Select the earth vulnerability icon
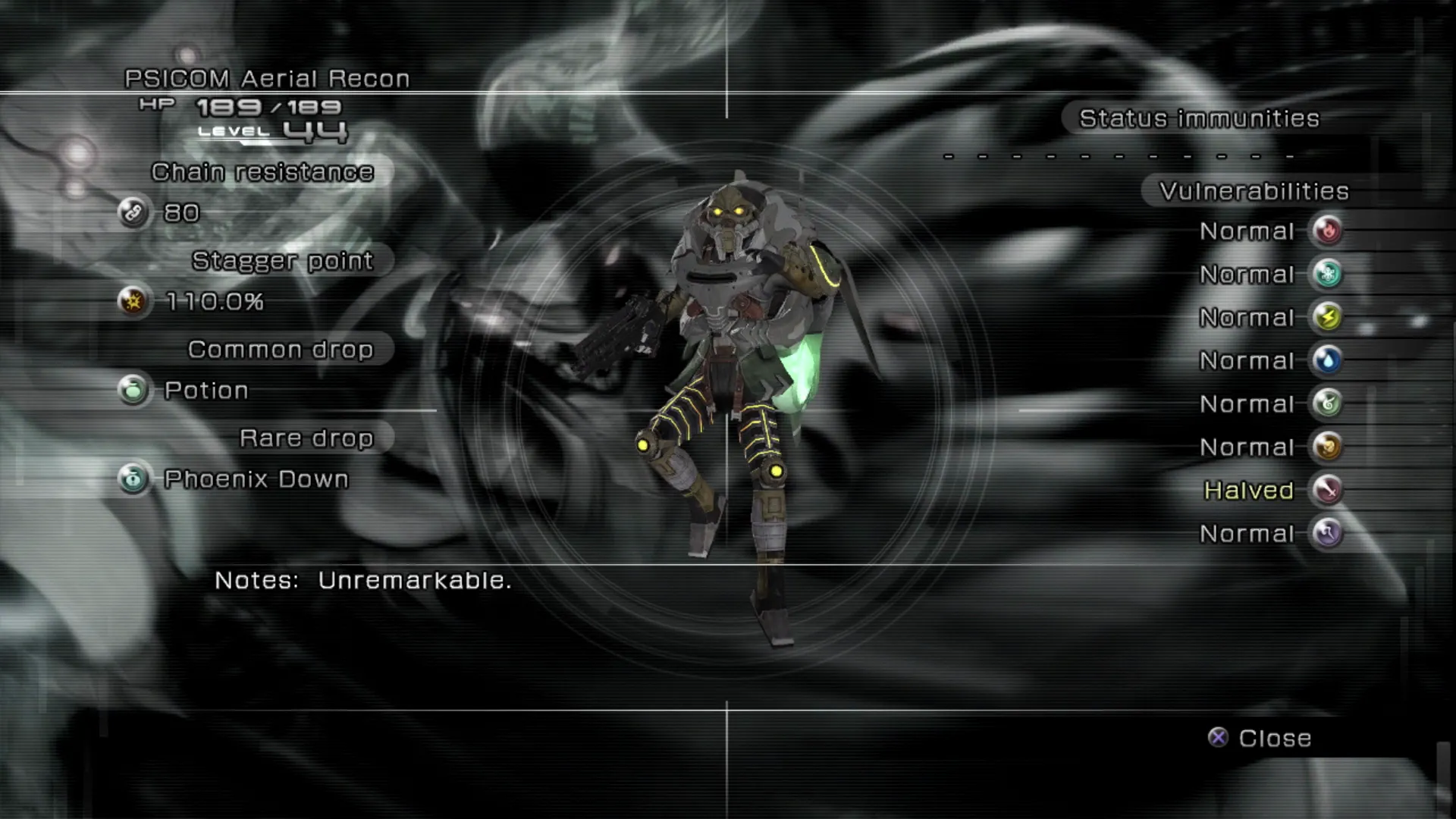This screenshot has height=819, width=1456. (1327, 447)
